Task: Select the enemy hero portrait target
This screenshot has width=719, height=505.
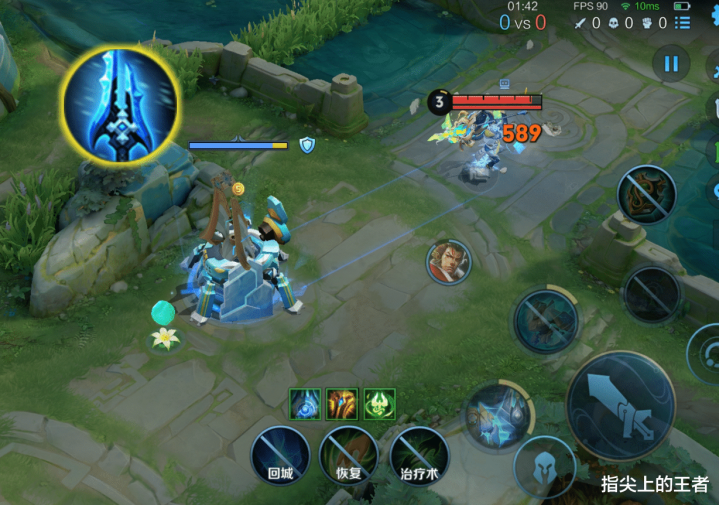Action: [x=449, y=262]
